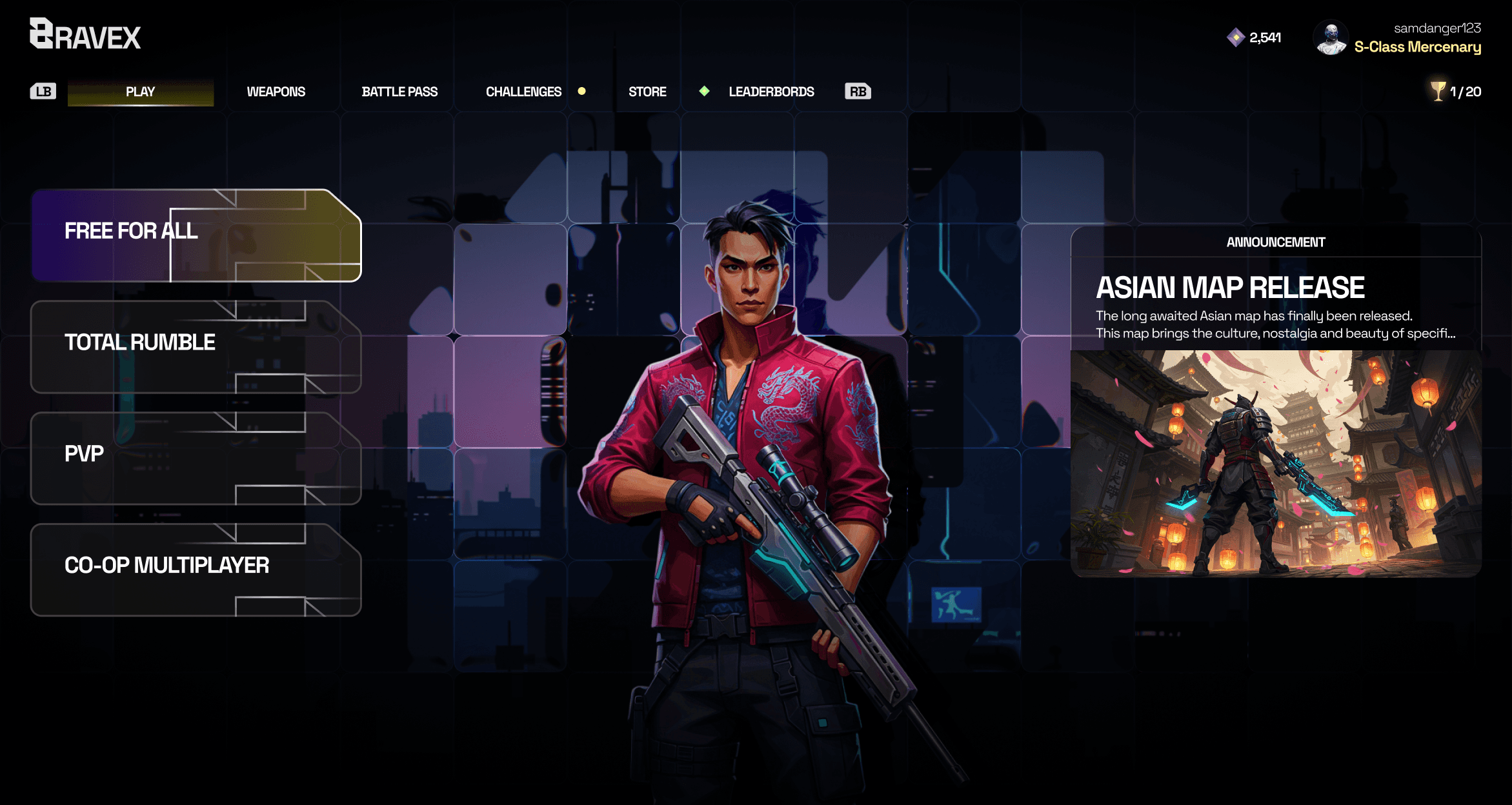Image resolution: width=1512 pixels, height=805 pixels.
Task: Click the purple gem currency icon
Action: pyautogui.click(x=1235, y=37)
